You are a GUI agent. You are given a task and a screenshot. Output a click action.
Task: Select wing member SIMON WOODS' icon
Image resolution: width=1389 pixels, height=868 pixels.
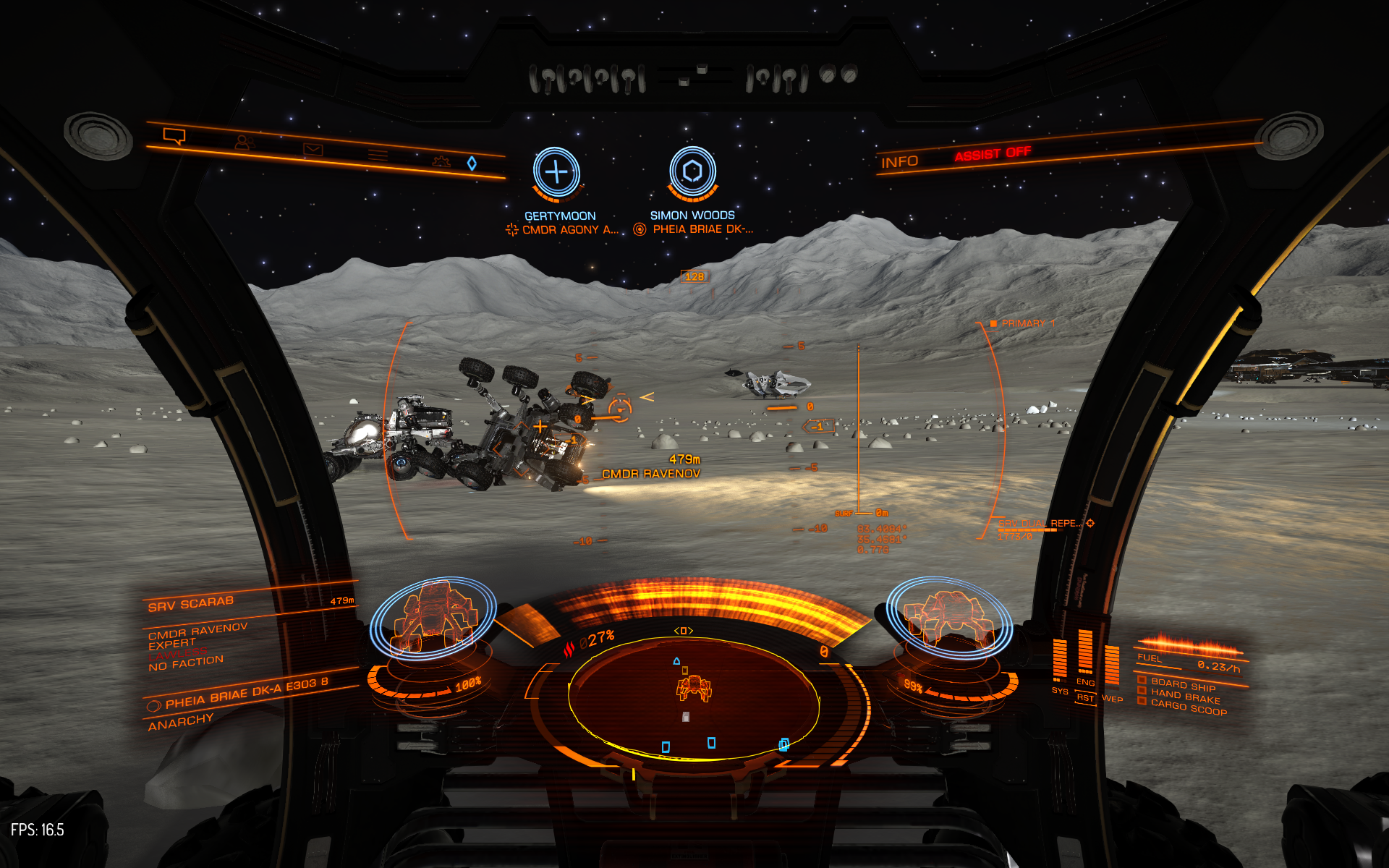click(692, 171)
